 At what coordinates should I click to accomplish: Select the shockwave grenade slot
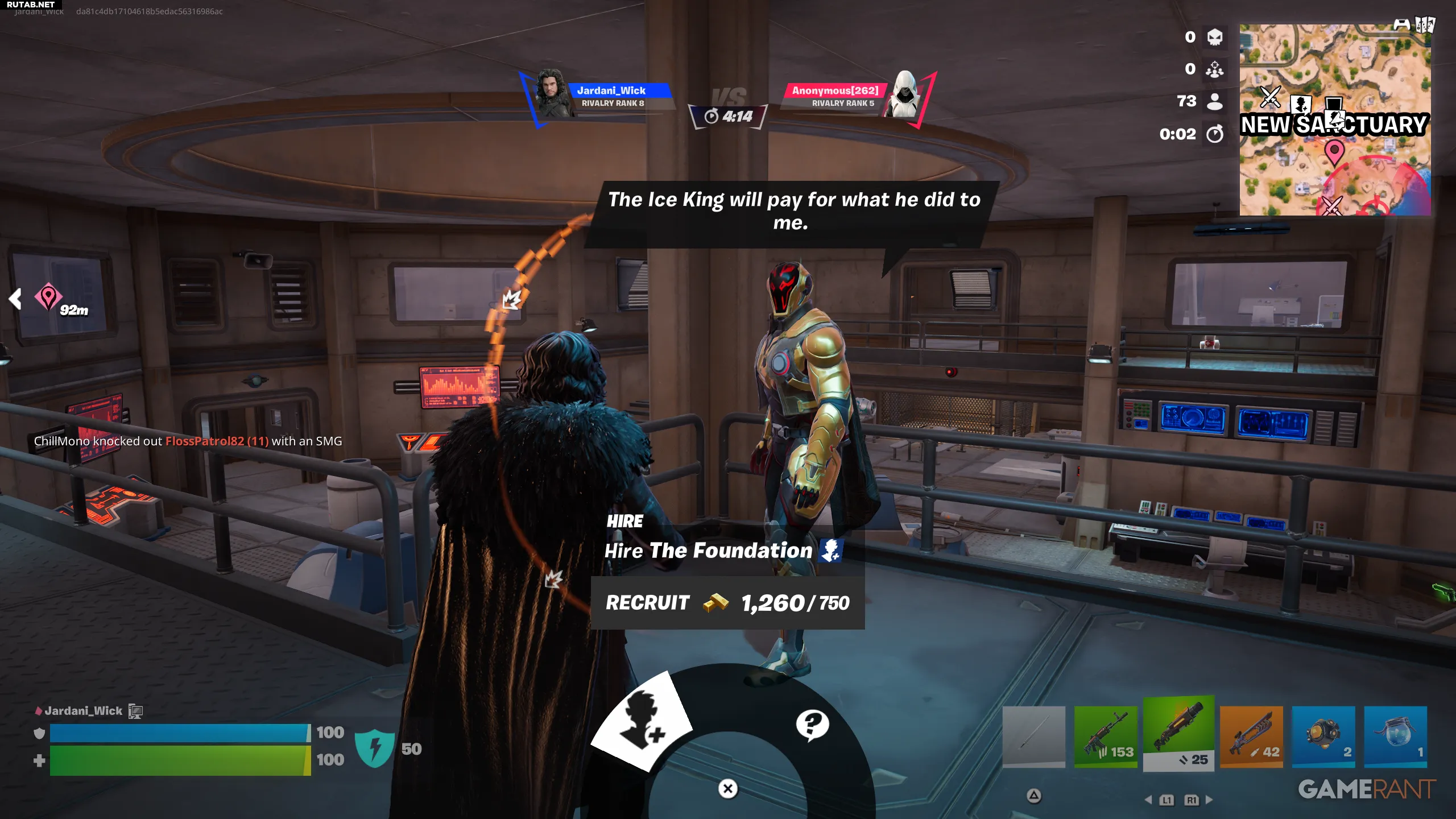tap(1323, 737)
